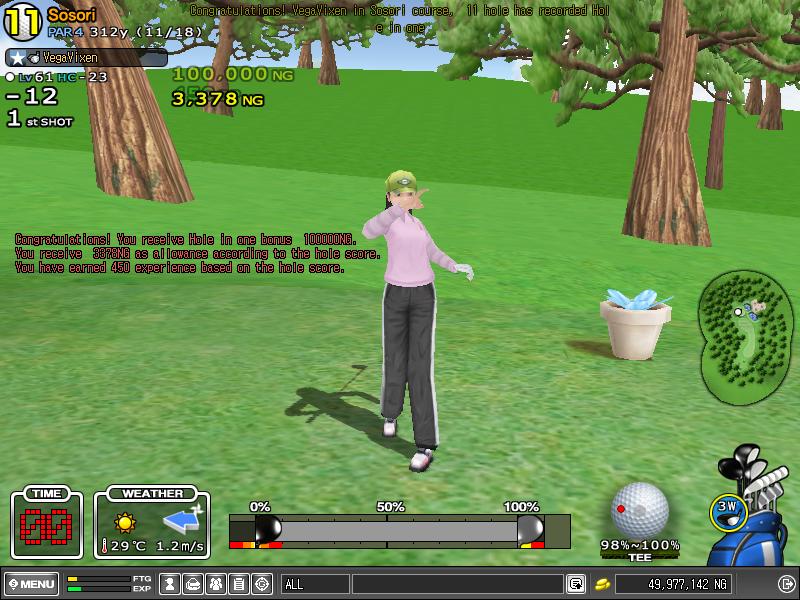Screen dimensions: 800x600
Task: Click the circular target icon
Action: pos(262,584)
